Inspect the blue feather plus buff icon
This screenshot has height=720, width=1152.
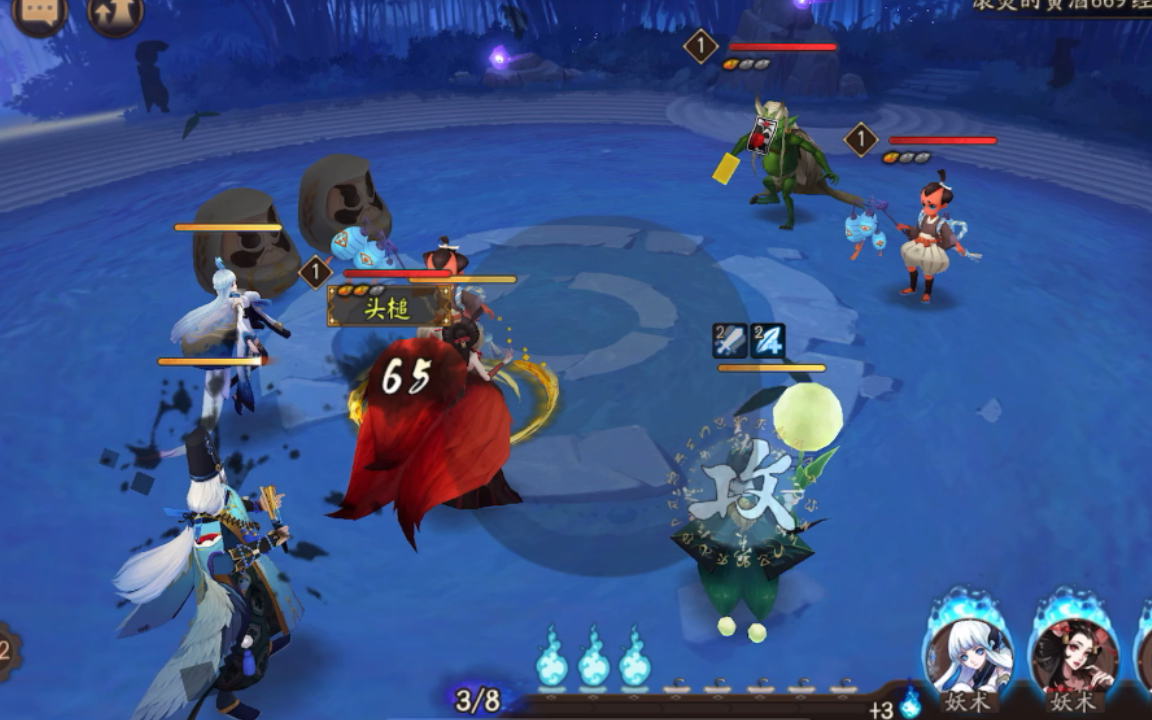pyautogui.click(x=768, y=341)
